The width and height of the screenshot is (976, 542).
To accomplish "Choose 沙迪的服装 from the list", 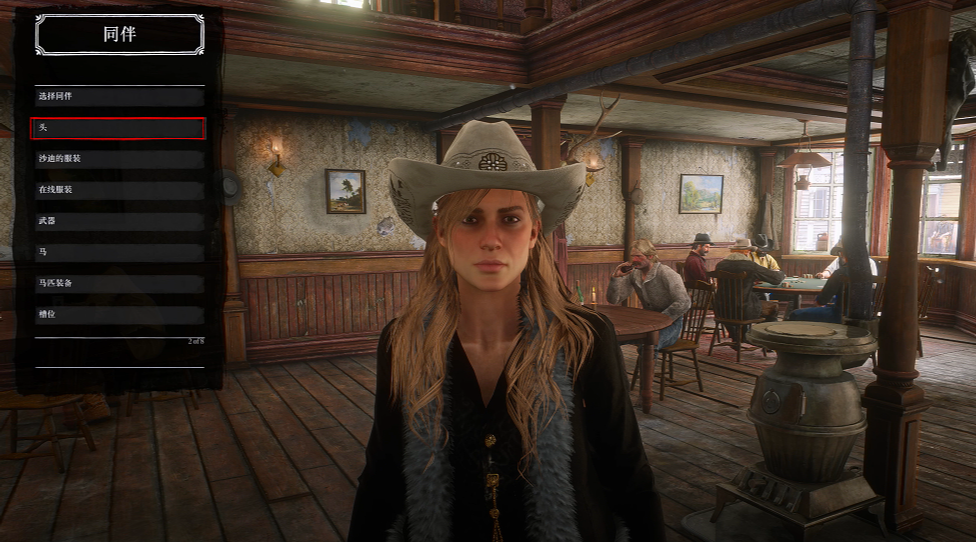I will pyautogui.click(x=118, y=159).
